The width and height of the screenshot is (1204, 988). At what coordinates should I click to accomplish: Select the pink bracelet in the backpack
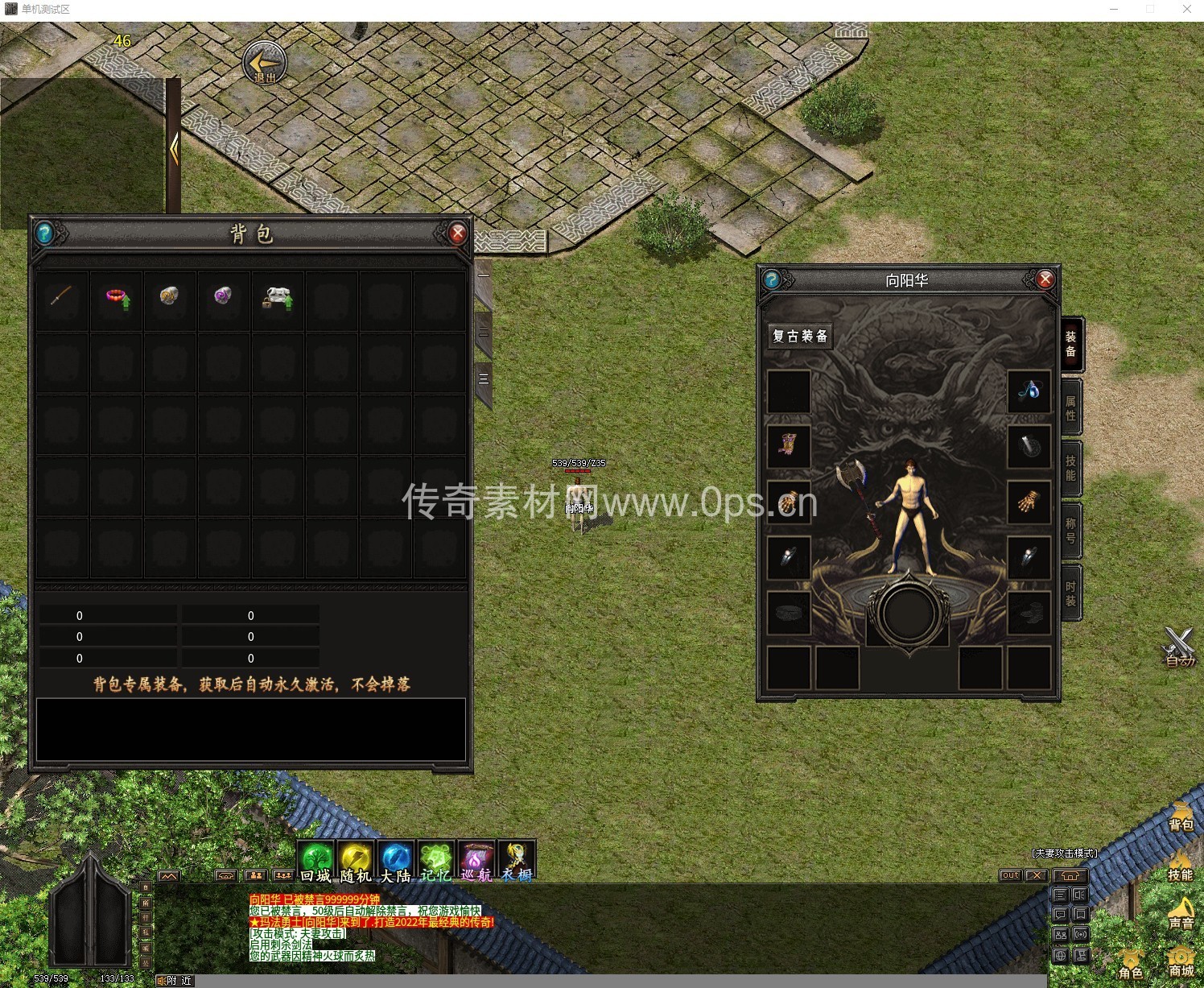pos(117,298)
